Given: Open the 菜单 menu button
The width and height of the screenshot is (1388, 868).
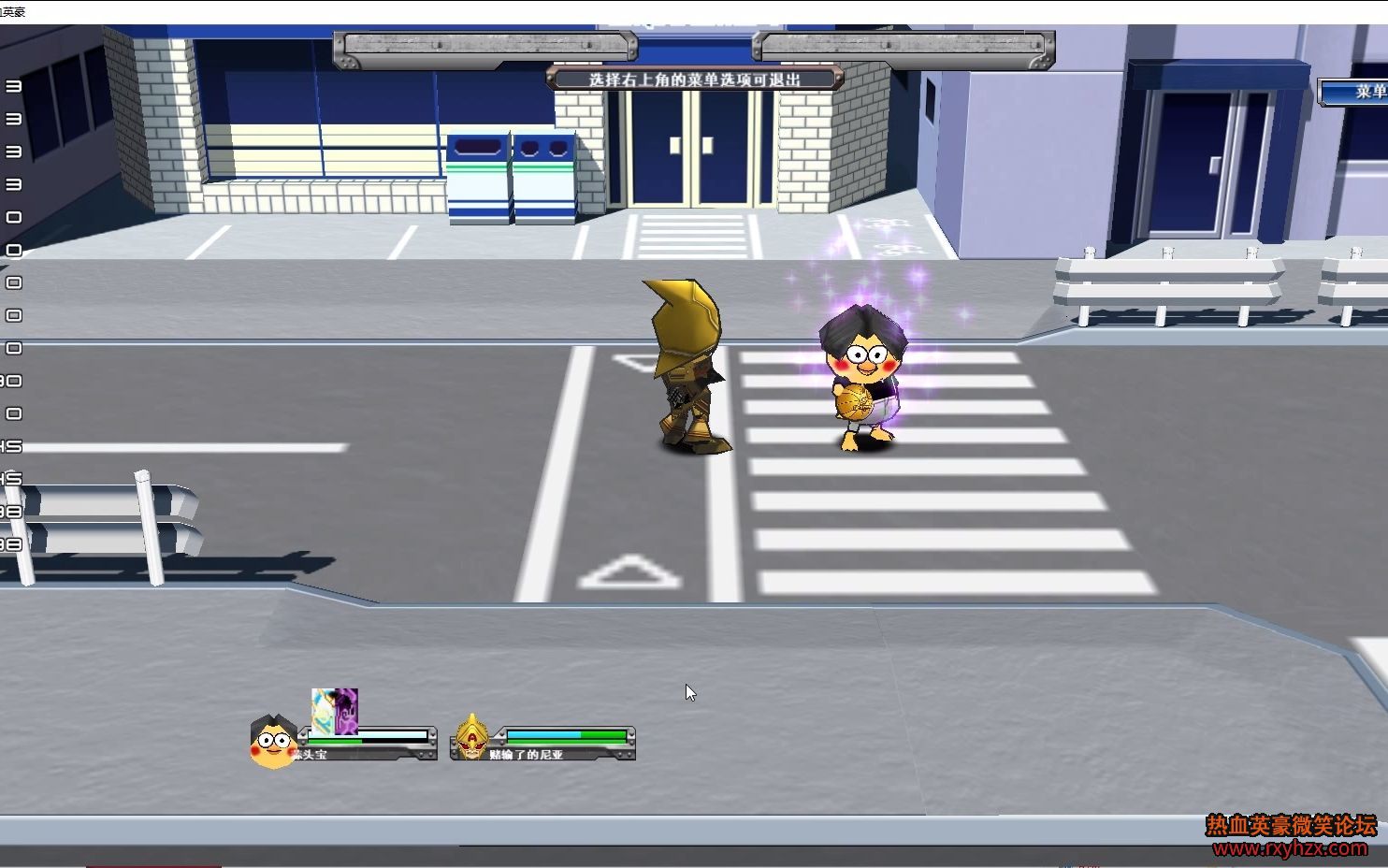Looking at the screenshot, I should tap(1358, 92).
